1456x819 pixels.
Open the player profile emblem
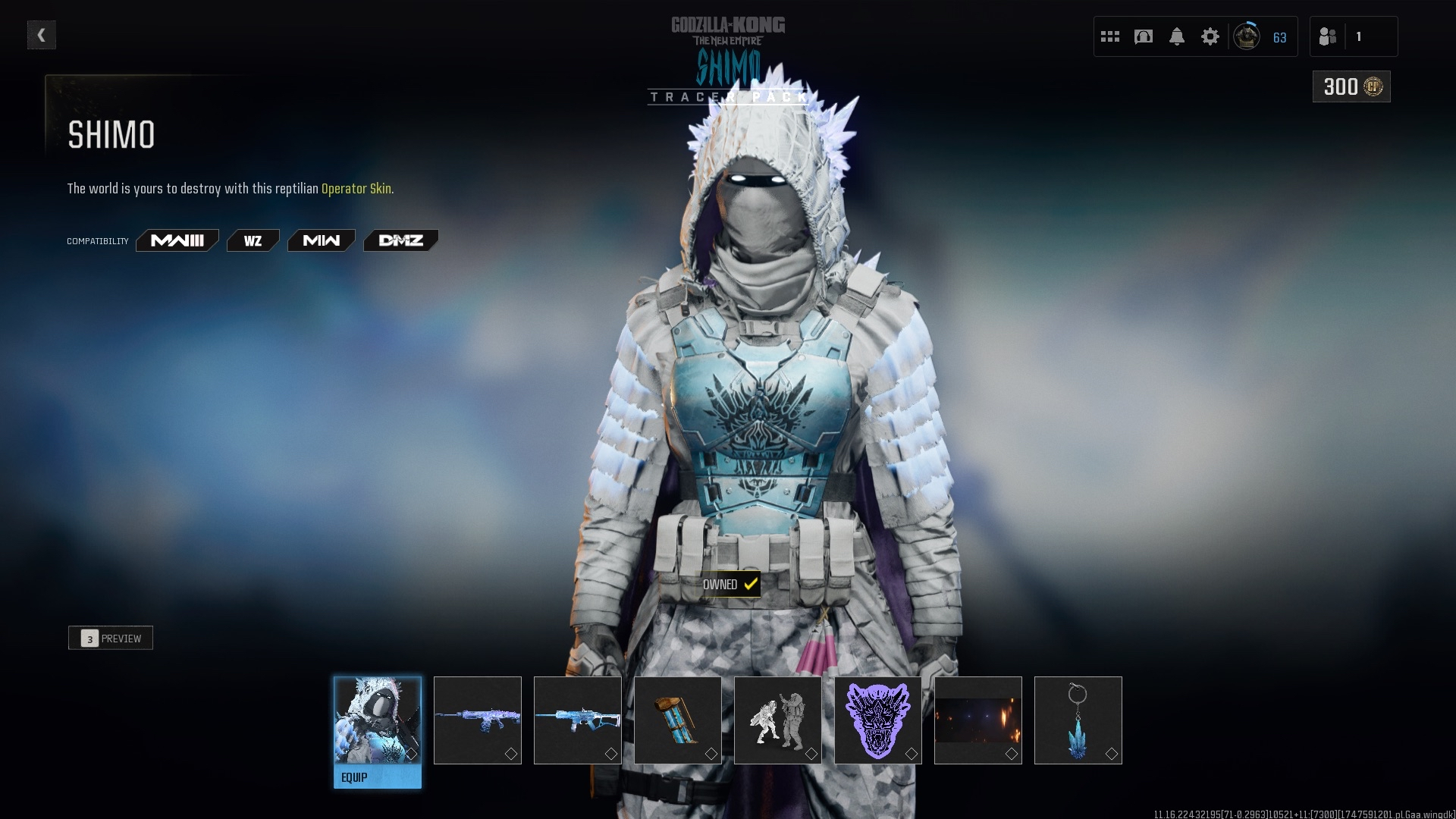tap(1247, 36)
